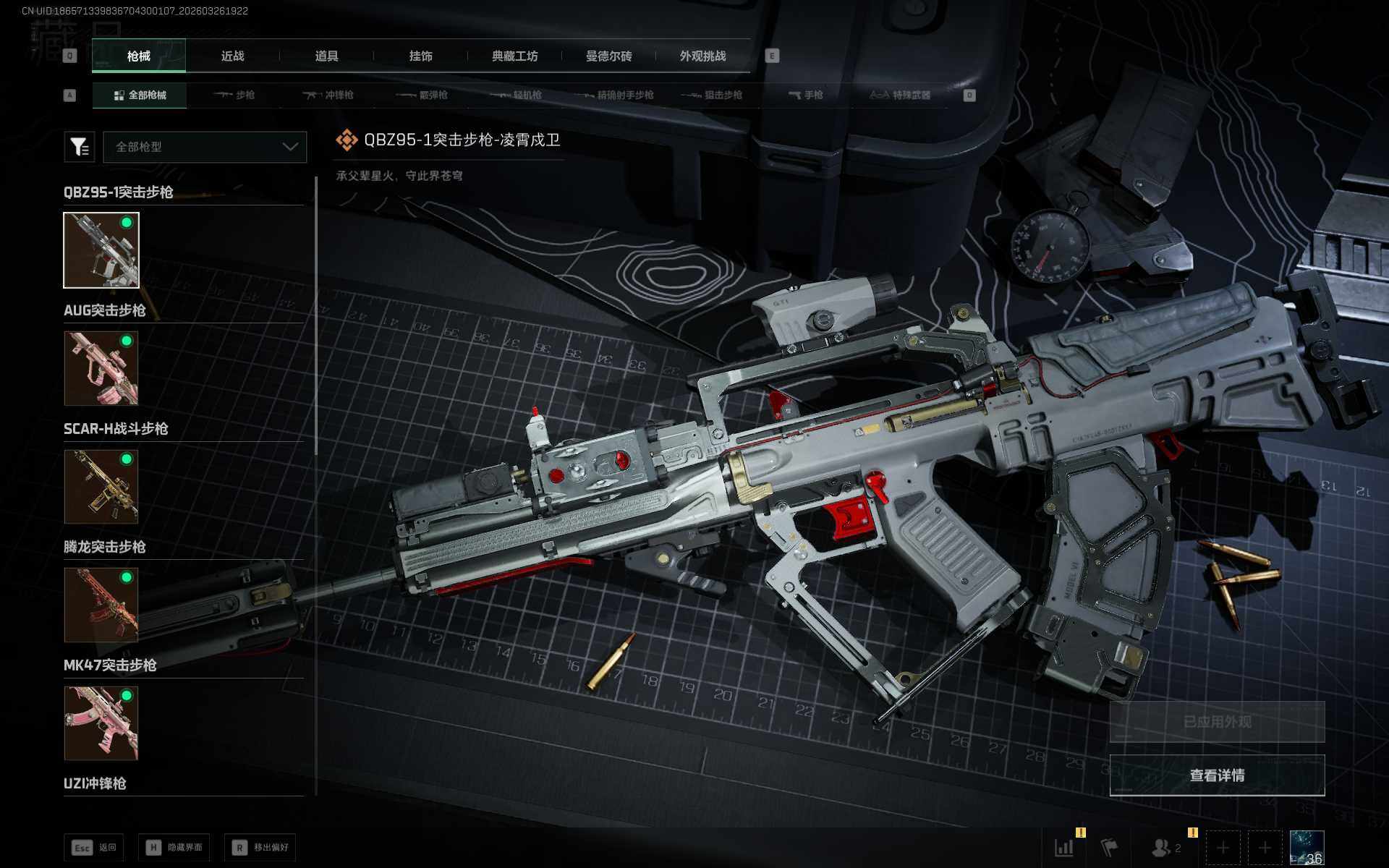Expand the 全部枪型 dropdown
The image size is (1389, 868).
pos(205,147)
